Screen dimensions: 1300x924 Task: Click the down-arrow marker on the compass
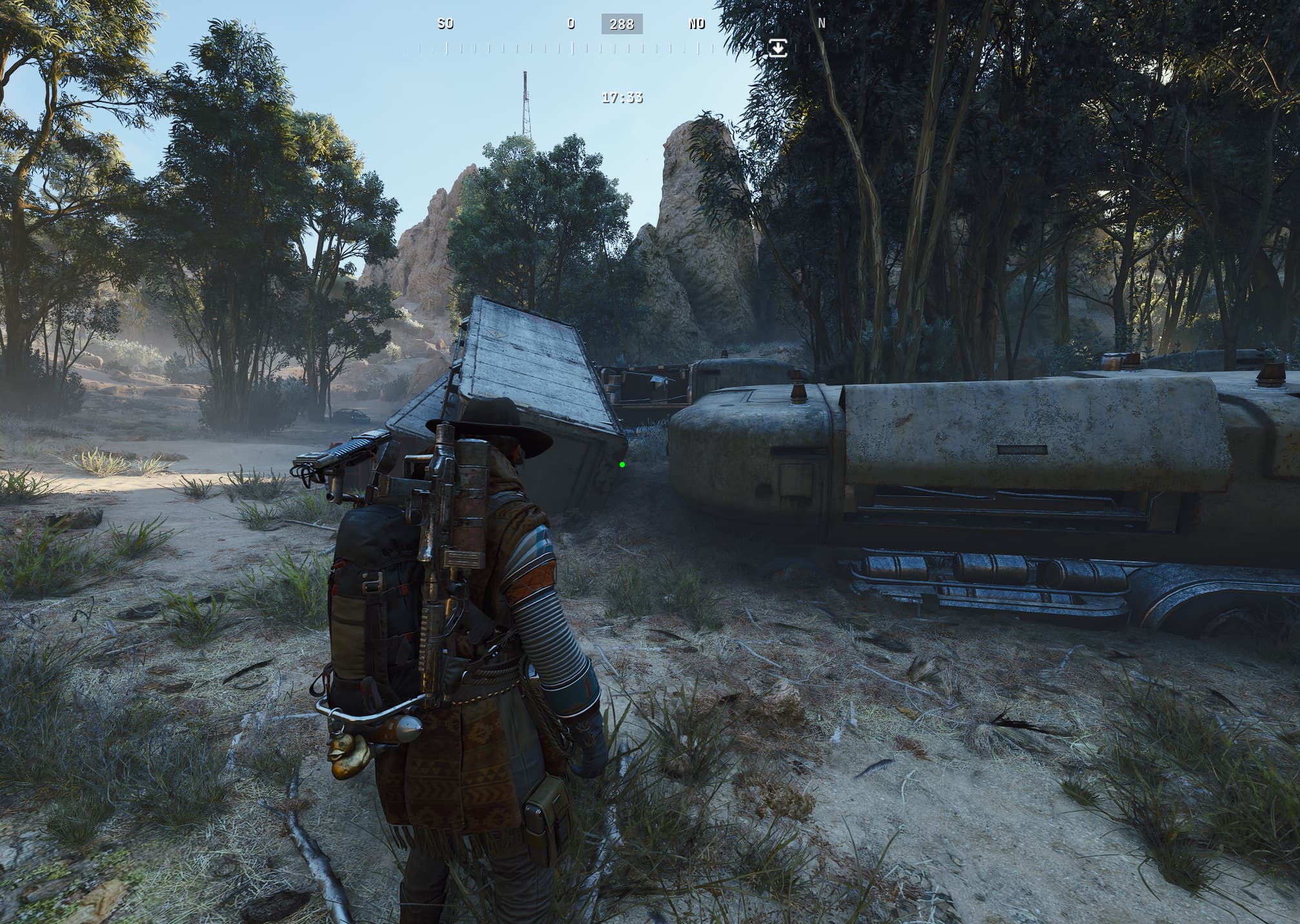point(778,47)
